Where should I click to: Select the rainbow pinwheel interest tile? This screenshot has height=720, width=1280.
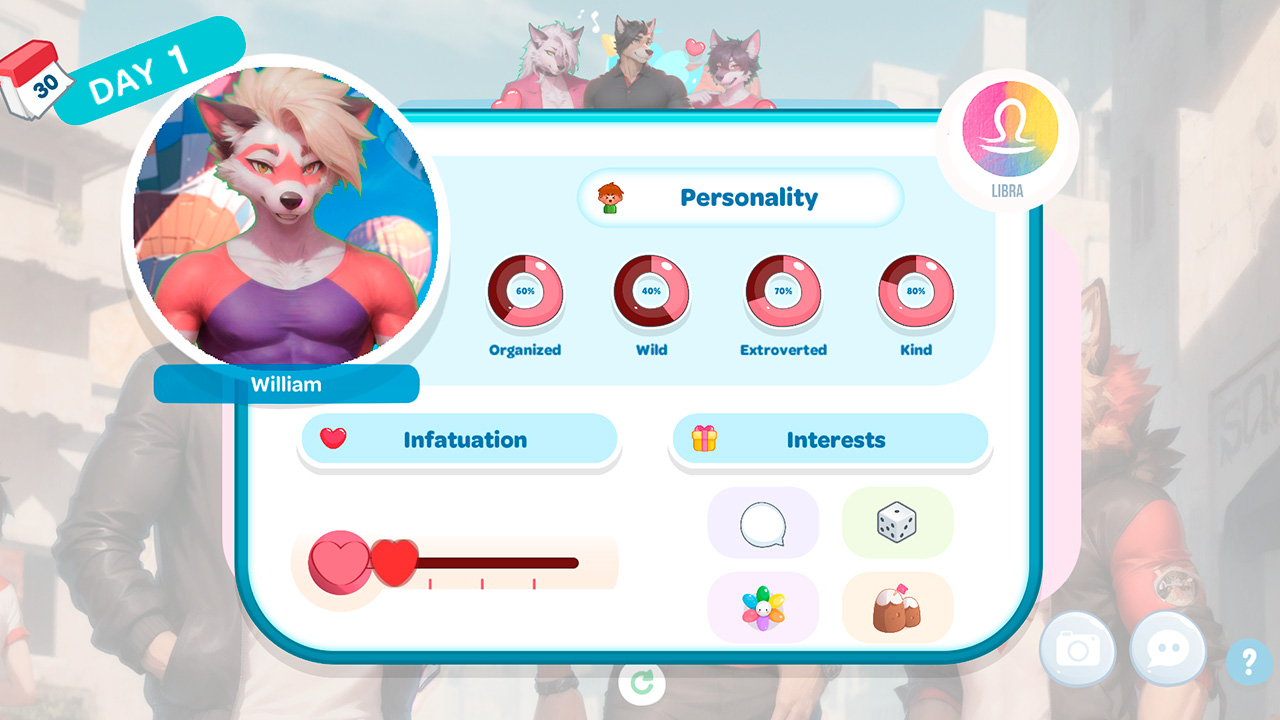763,605
